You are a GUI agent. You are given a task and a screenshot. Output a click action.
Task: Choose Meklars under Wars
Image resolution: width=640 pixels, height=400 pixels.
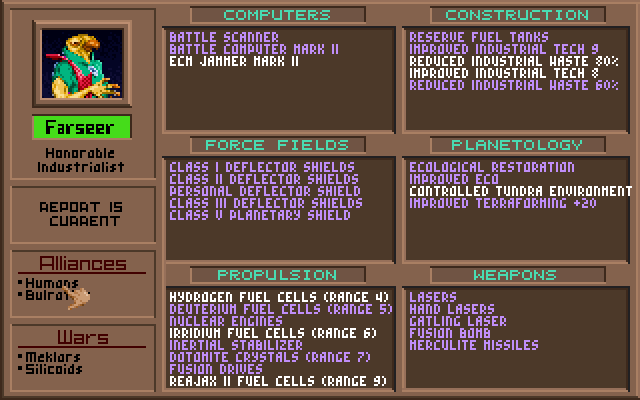(x=52, y=357)
